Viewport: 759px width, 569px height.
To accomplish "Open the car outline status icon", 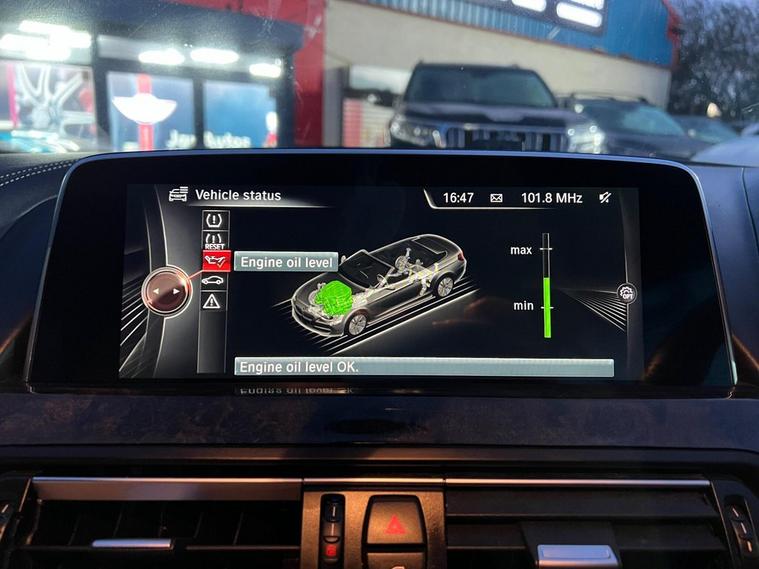I will tap(214, 281).
